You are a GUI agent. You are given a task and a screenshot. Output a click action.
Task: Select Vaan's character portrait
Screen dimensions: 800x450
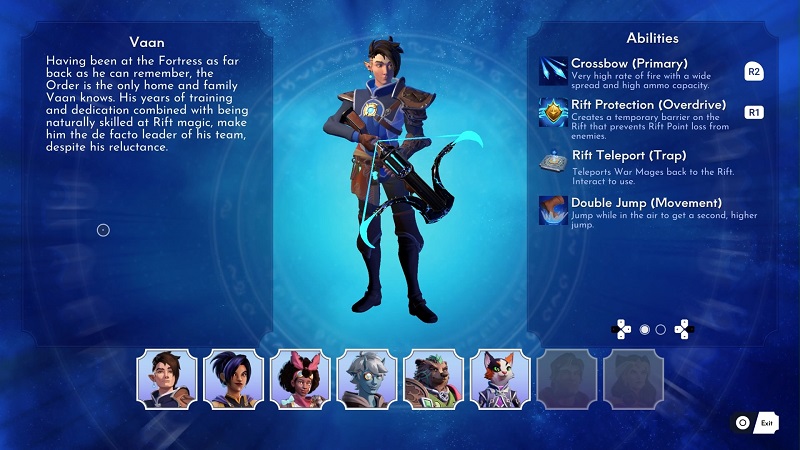tap(166, 380)
